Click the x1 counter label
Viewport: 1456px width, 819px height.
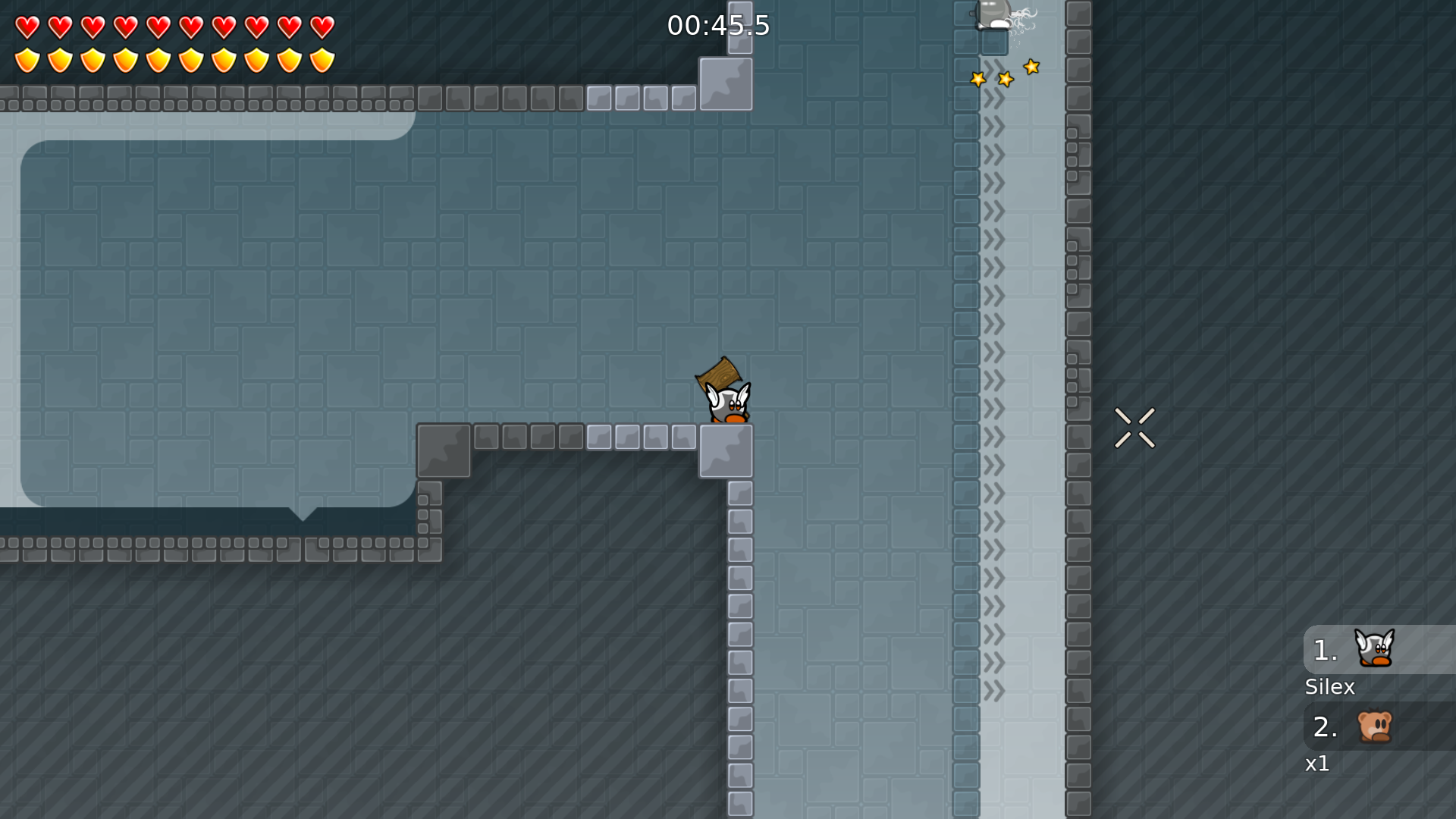click(x=1317, y=764)
